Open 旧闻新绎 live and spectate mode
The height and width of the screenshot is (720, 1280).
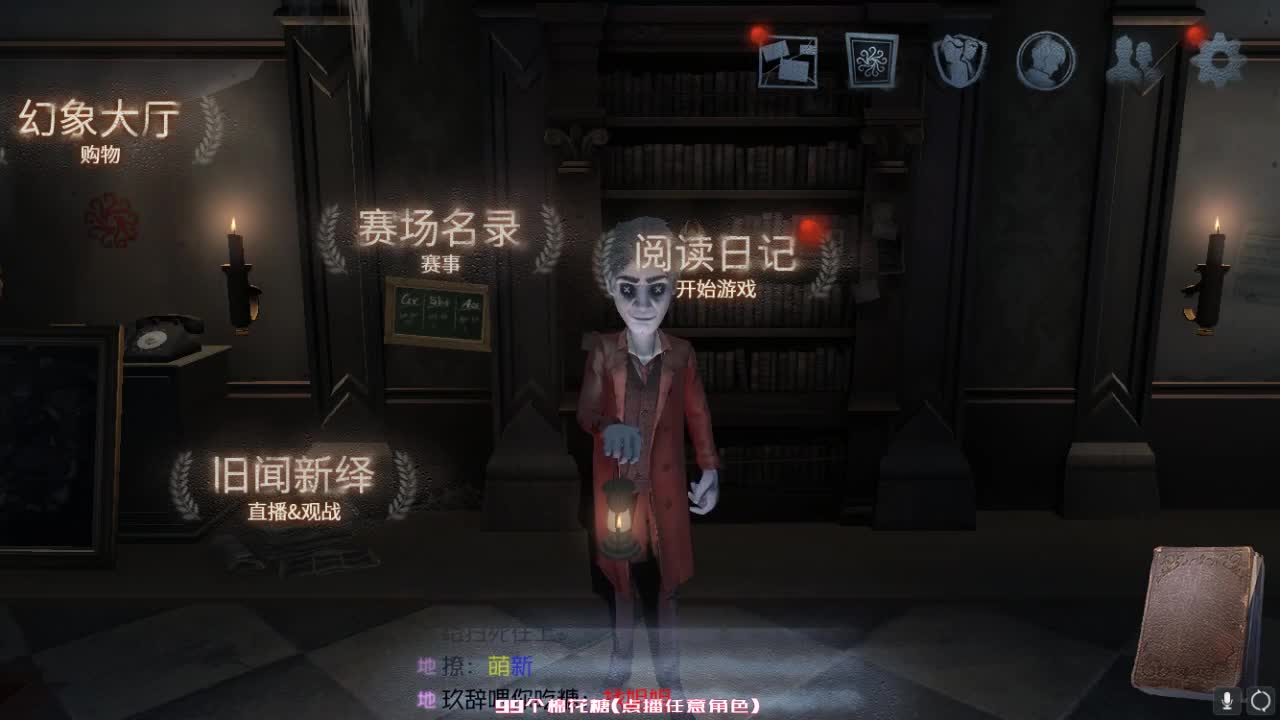tap(290, 480)
